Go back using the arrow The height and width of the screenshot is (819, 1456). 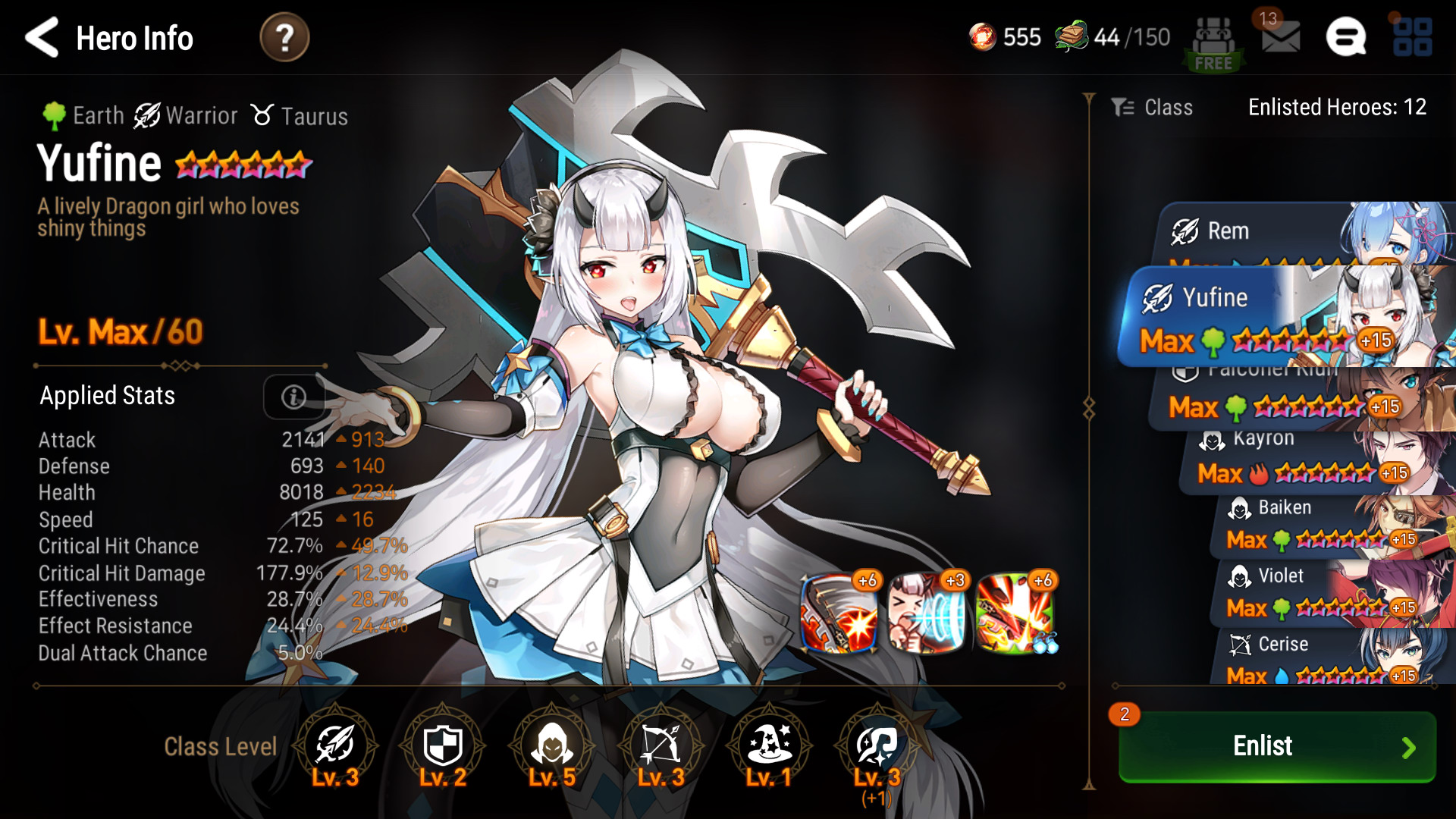[x=42, y=37]
